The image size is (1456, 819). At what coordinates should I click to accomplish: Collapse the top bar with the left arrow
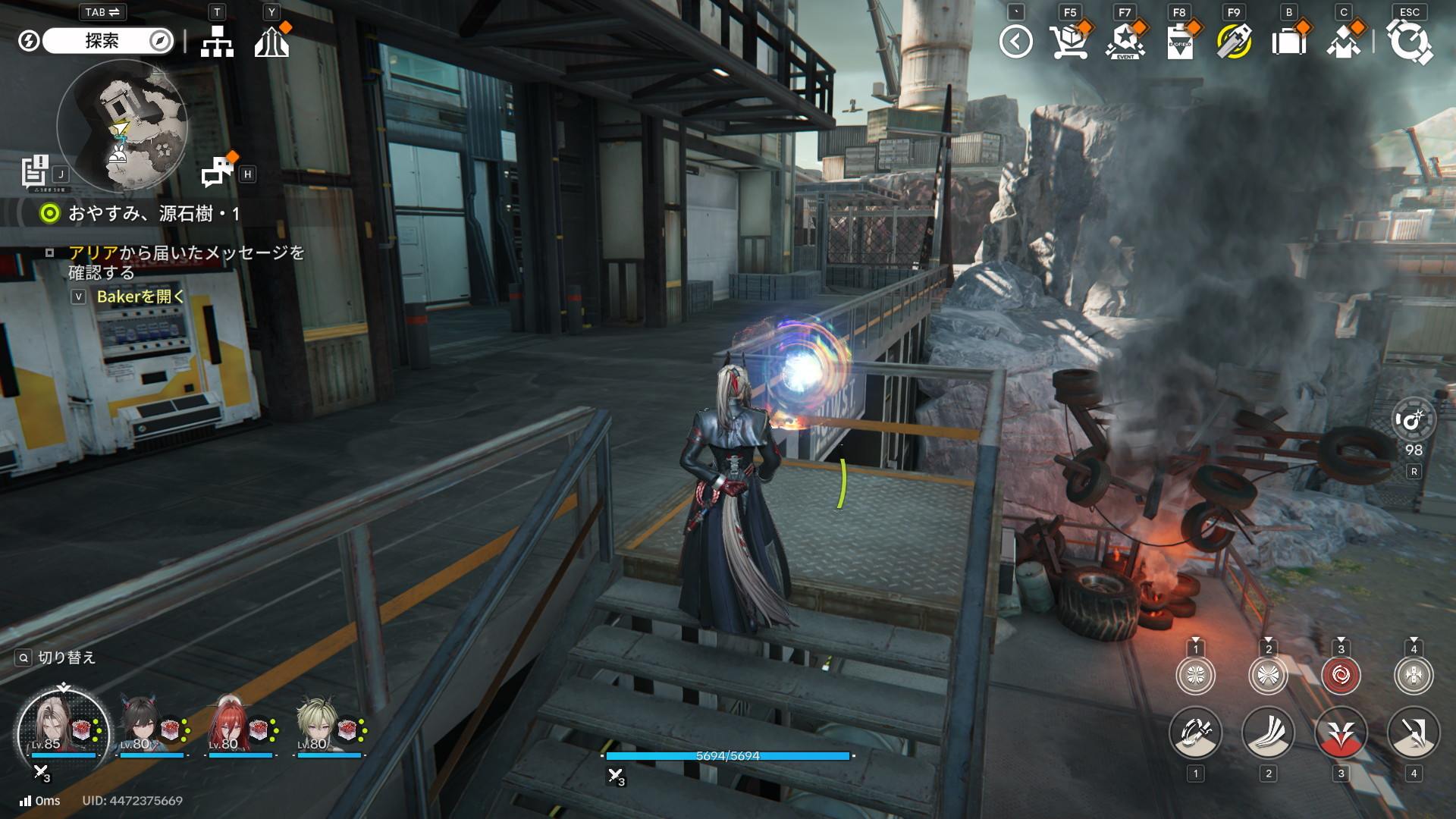tap(1015, 42)
